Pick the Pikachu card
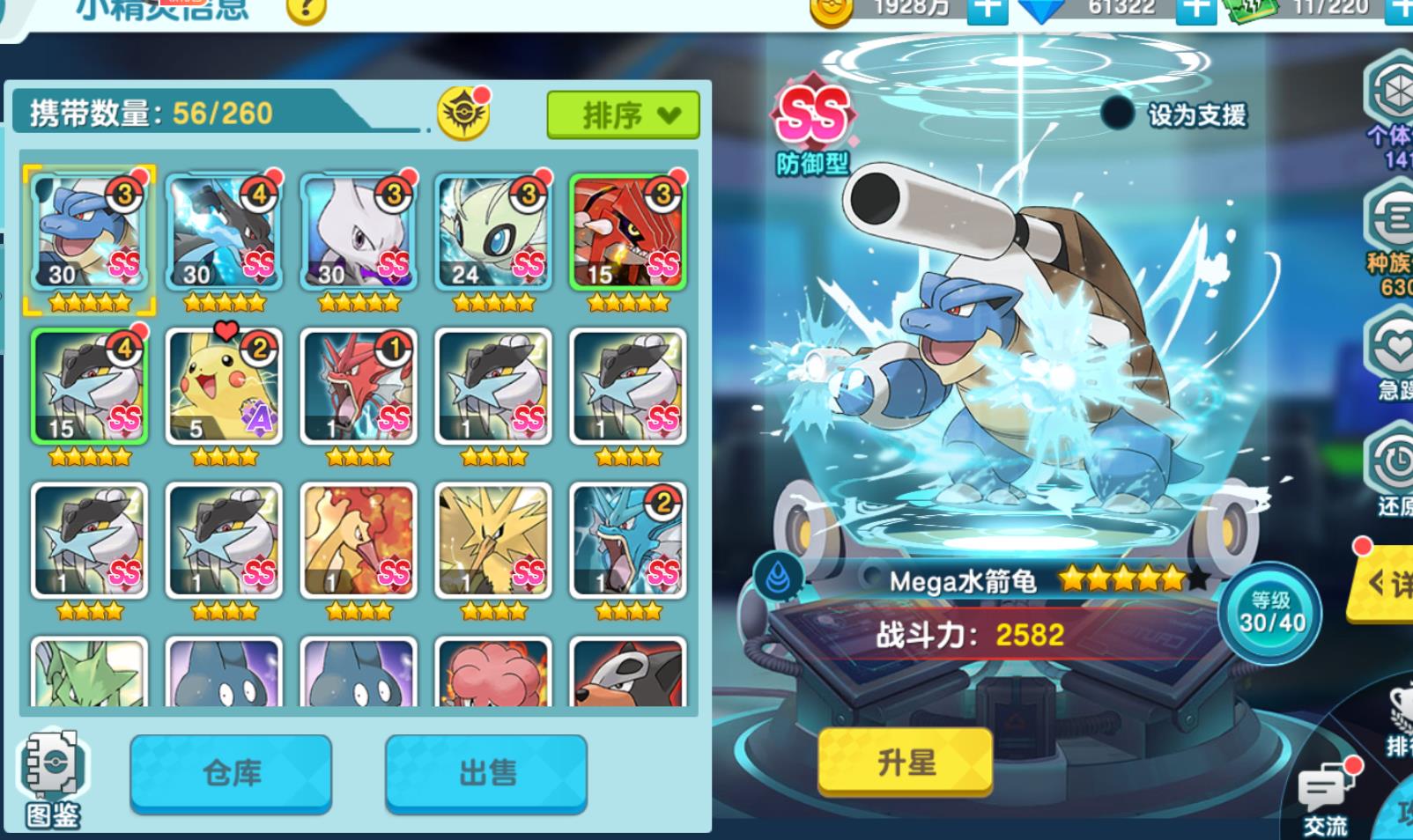 tap(224, 387)
